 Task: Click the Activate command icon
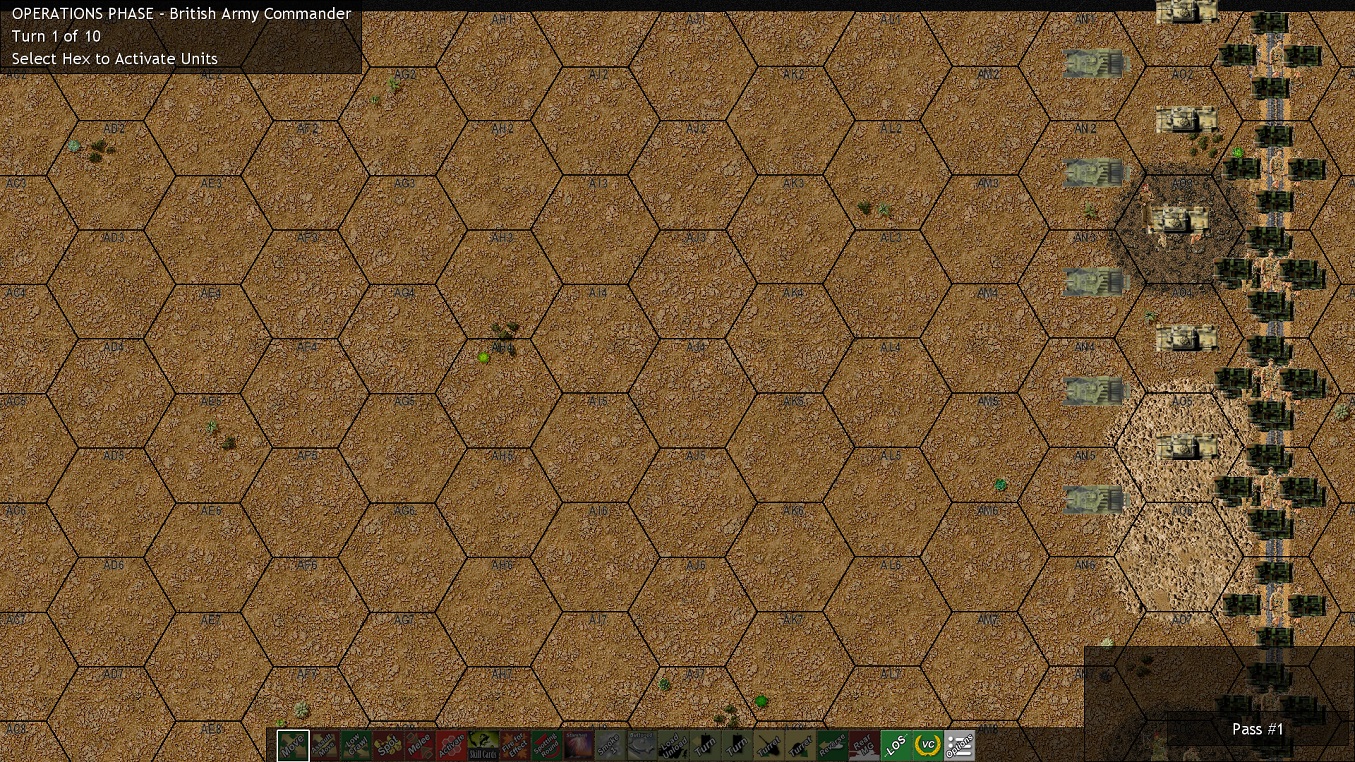[x=452, y=744]
